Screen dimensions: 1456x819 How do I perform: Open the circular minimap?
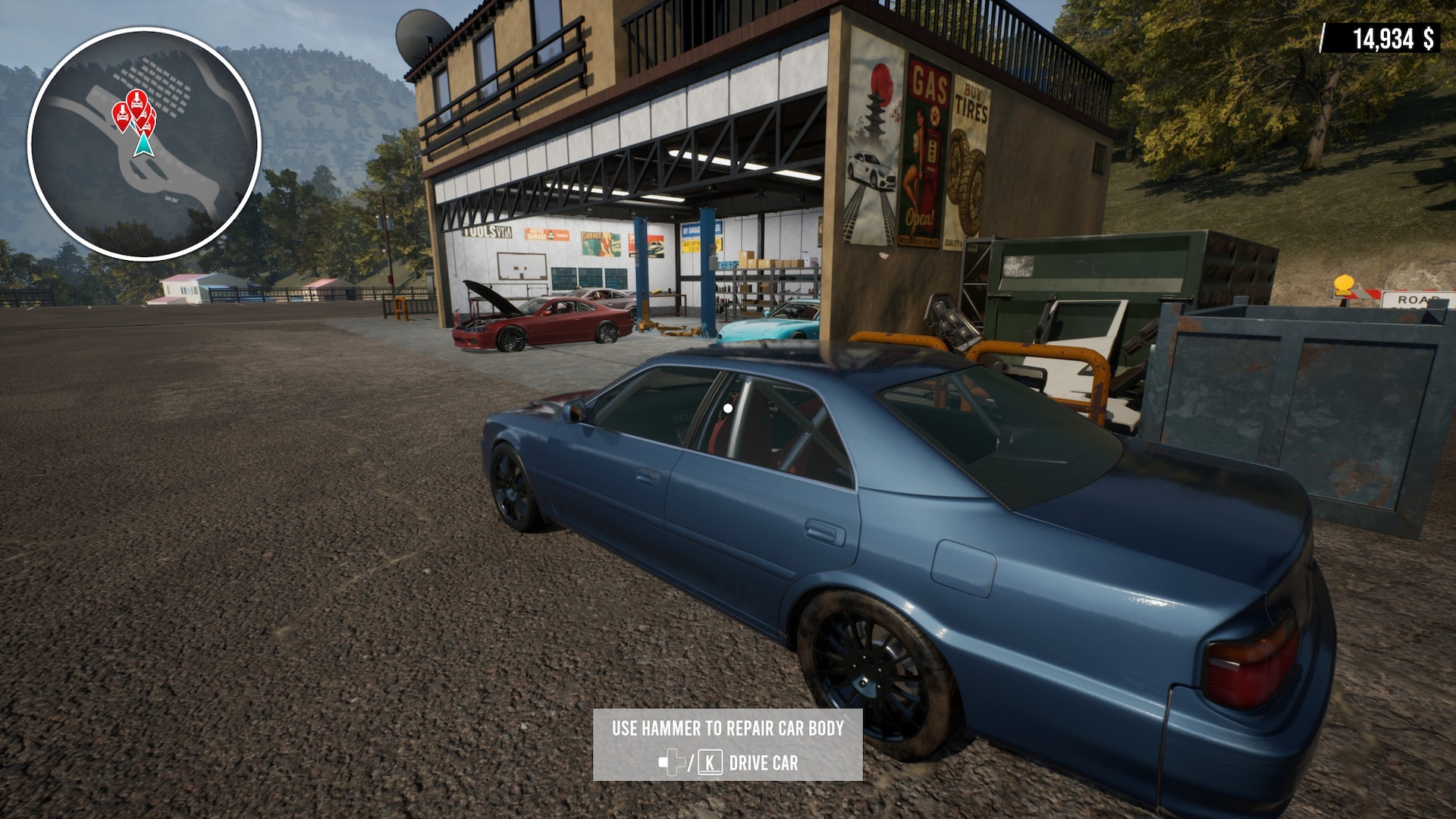click(x=144, y=144)
